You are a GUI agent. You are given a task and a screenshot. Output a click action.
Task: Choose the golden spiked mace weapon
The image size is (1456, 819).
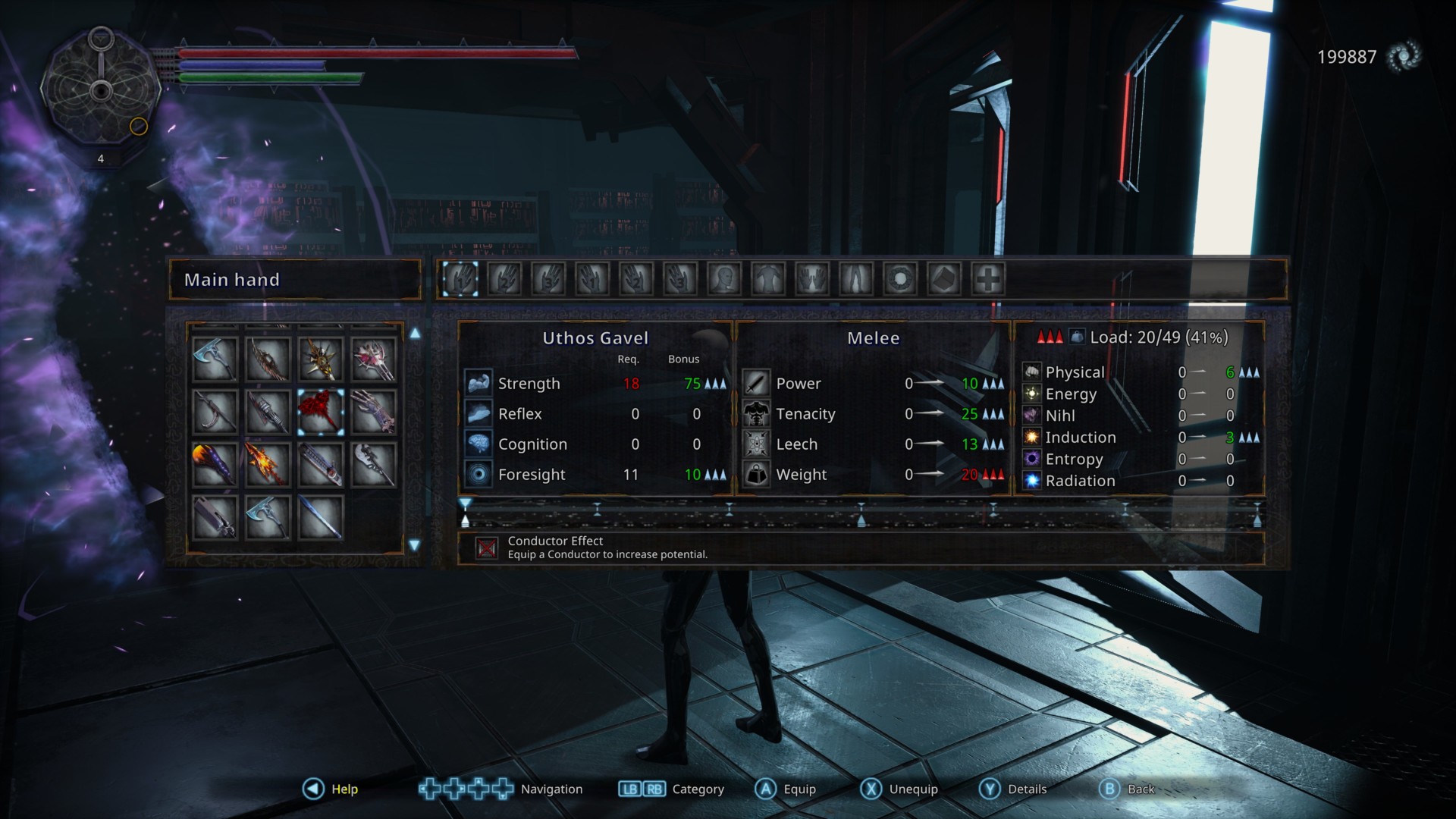coord(321,359)
